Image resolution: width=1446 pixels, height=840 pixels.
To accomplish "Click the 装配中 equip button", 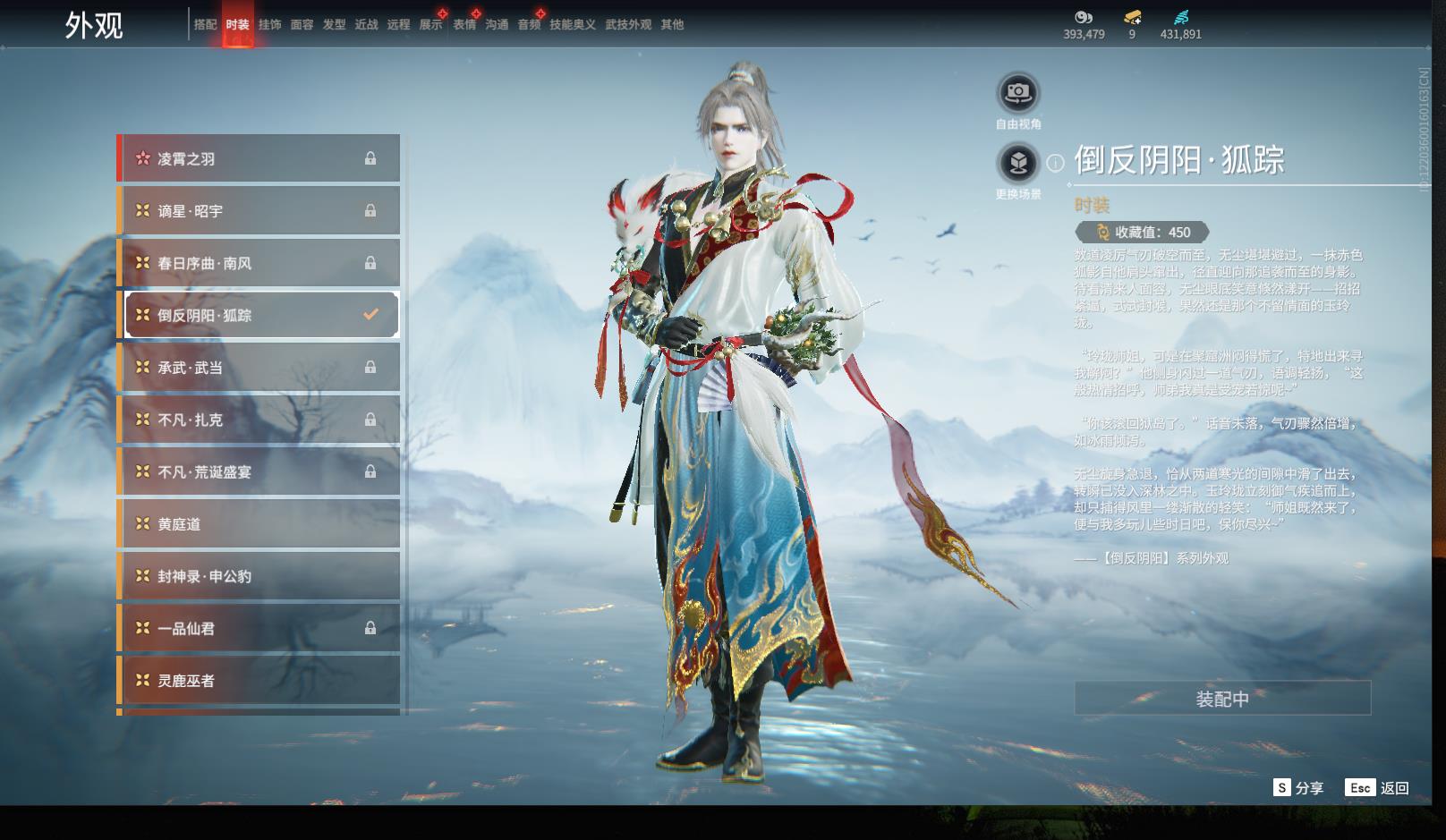I will coord(1222,699).
